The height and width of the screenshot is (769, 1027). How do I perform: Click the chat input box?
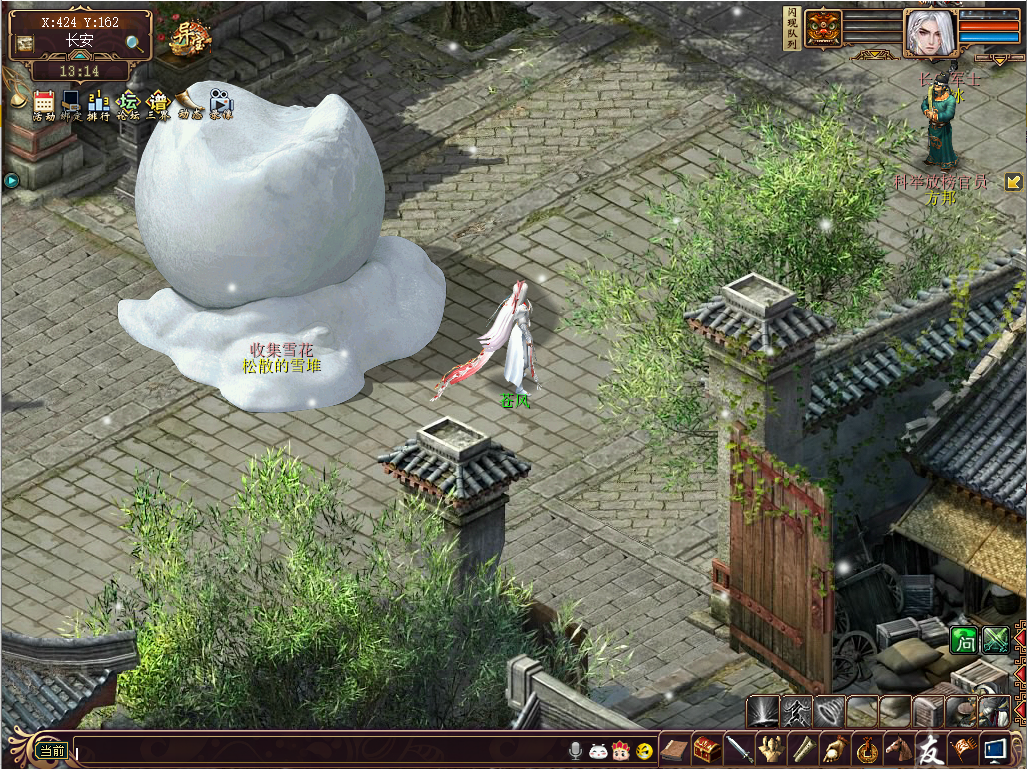point(320,749)
